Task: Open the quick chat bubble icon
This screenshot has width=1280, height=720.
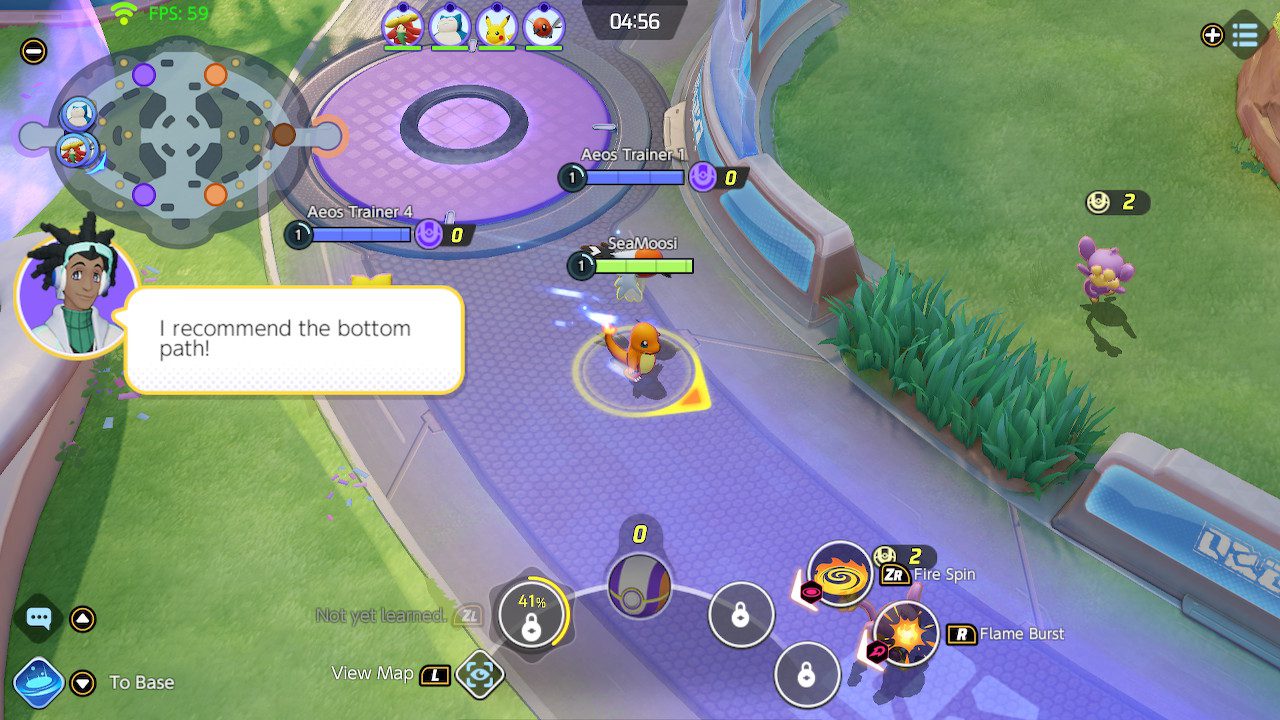Action: click(39, 618)
